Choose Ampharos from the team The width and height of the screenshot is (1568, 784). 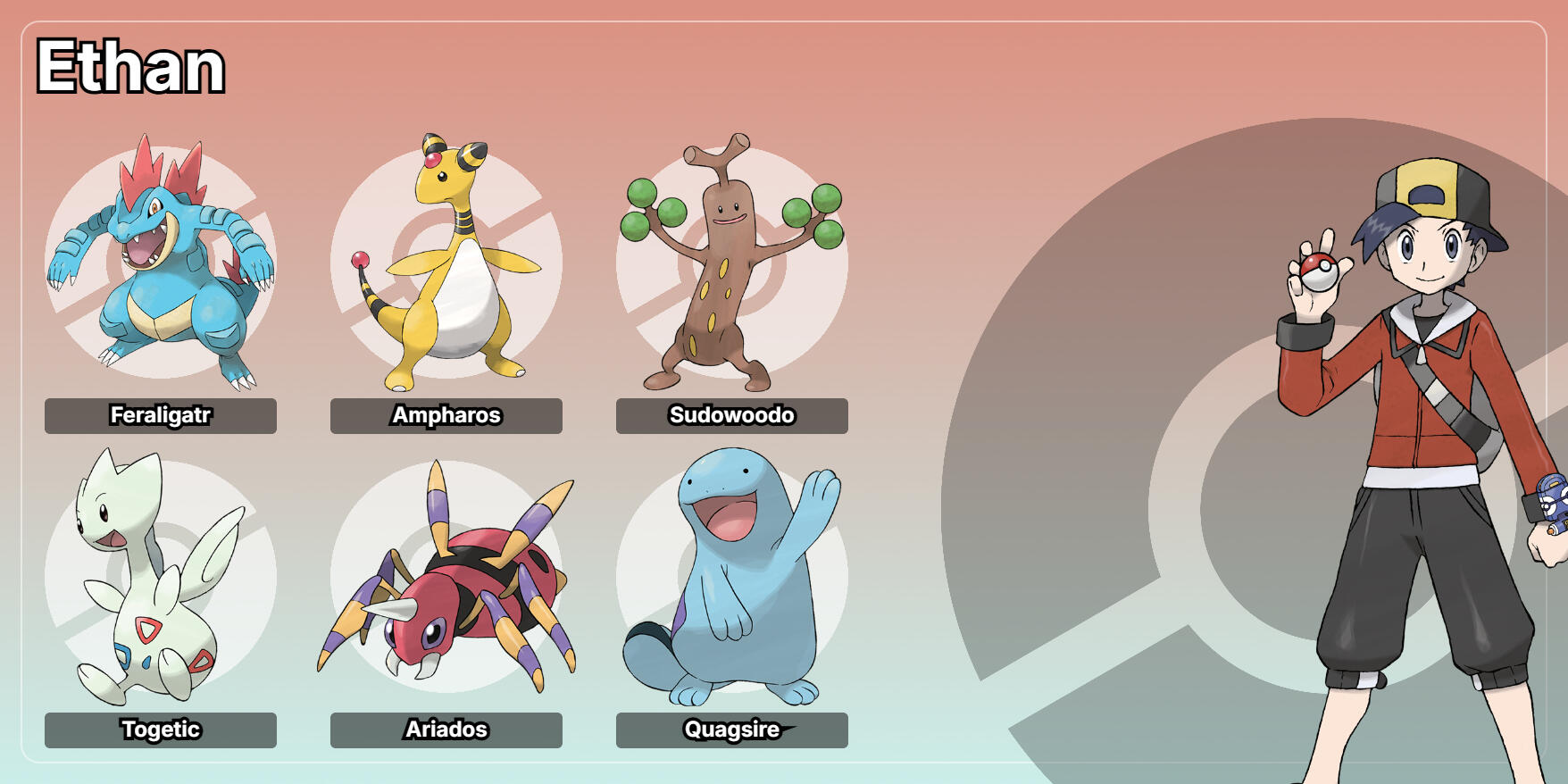click(x=446, y=263)
